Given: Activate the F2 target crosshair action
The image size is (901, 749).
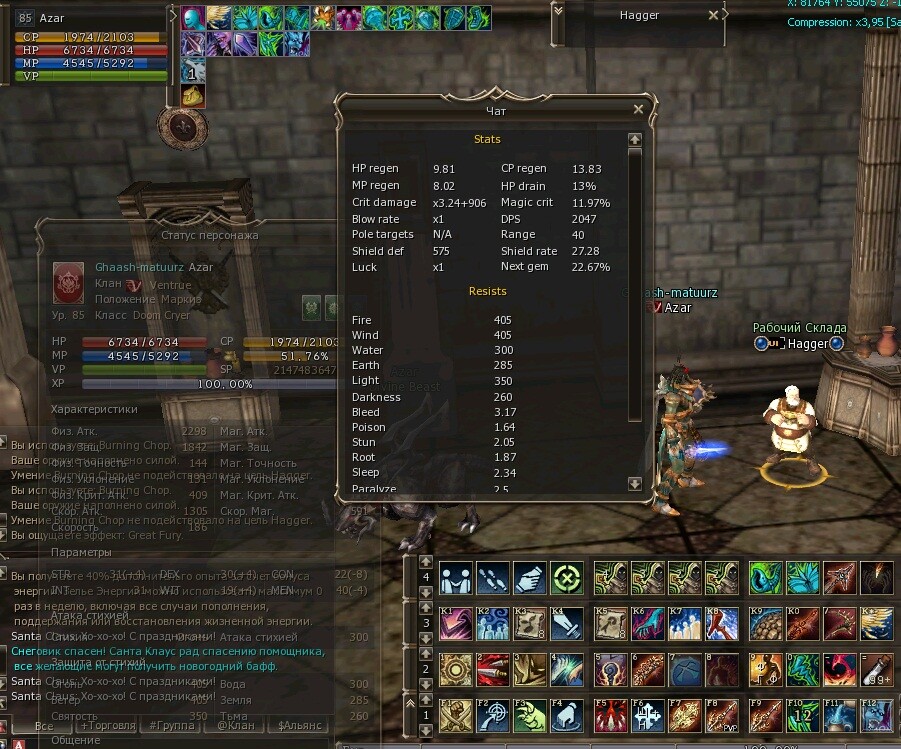Looking at the screenshot, I should (493, 715).
